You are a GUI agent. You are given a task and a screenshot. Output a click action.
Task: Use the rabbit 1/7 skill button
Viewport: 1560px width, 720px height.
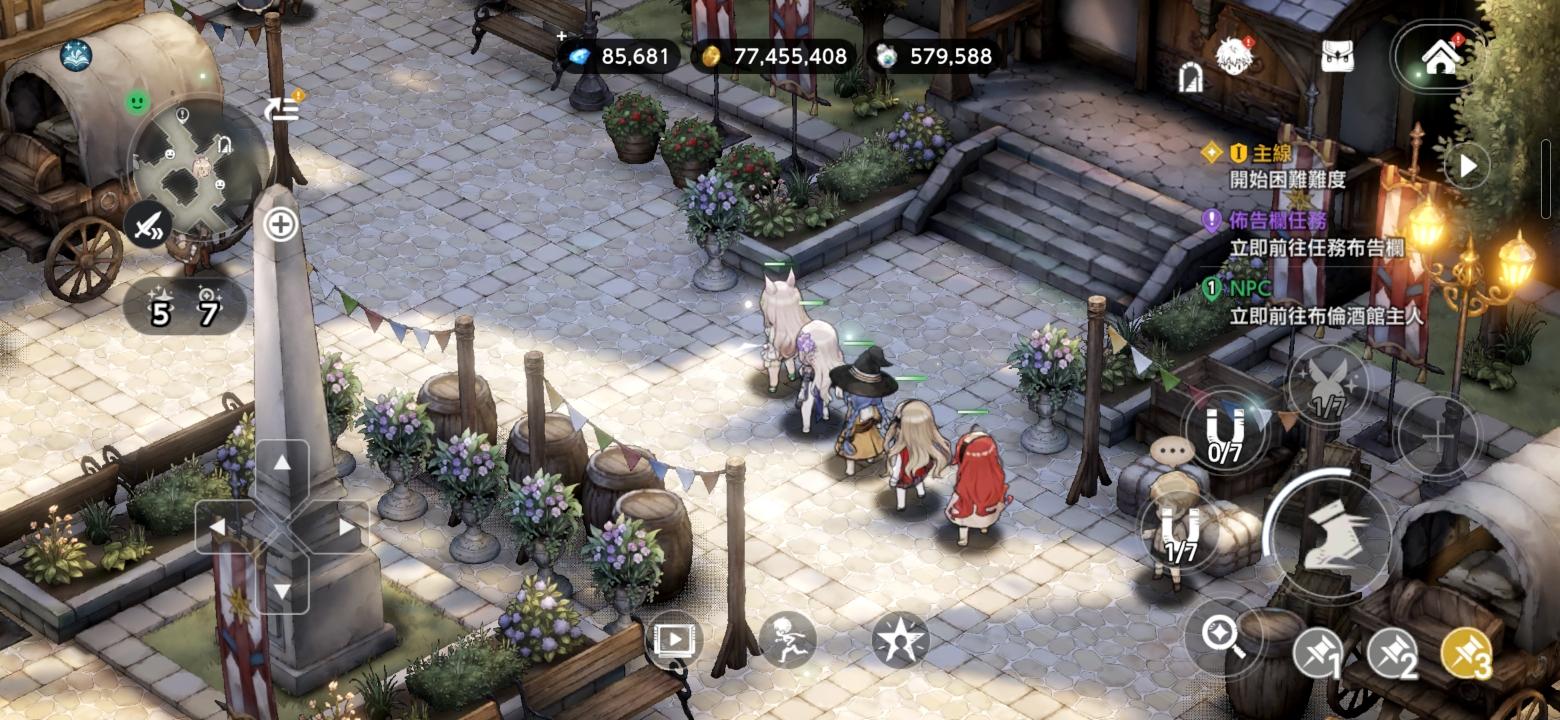[1329, 385]
